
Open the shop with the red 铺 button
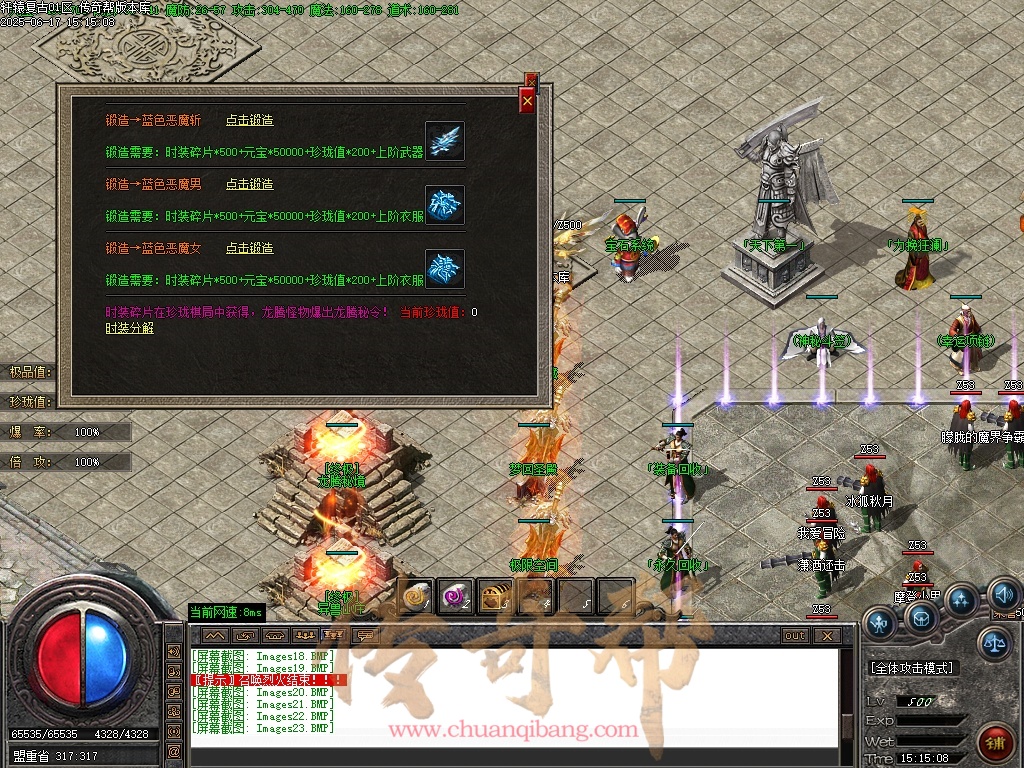click(x=996, y=743)
